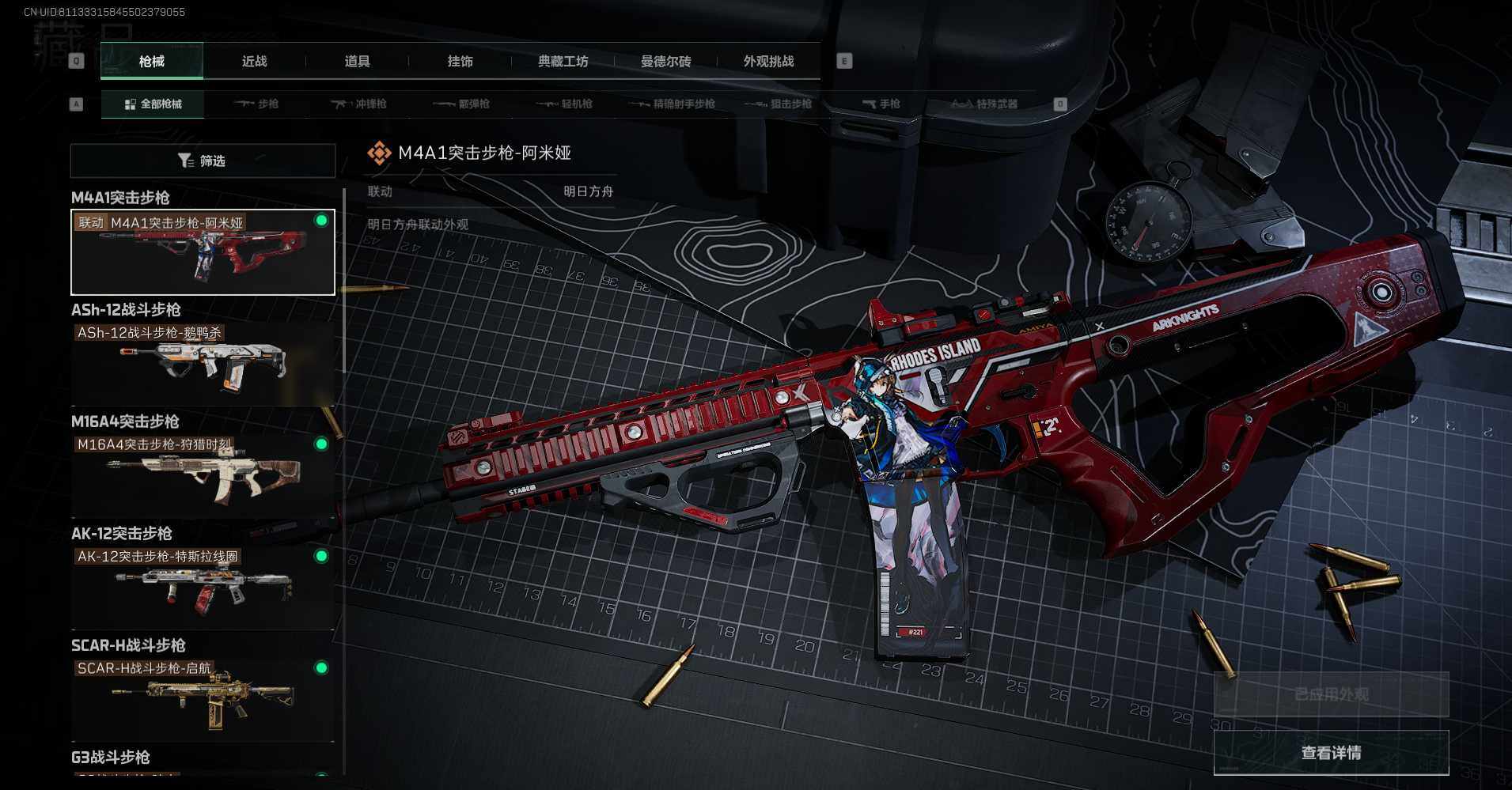Viewport: 1512px width, 790px height.
Task: Open the 筛选 filter button
Action: coord(203,161)
